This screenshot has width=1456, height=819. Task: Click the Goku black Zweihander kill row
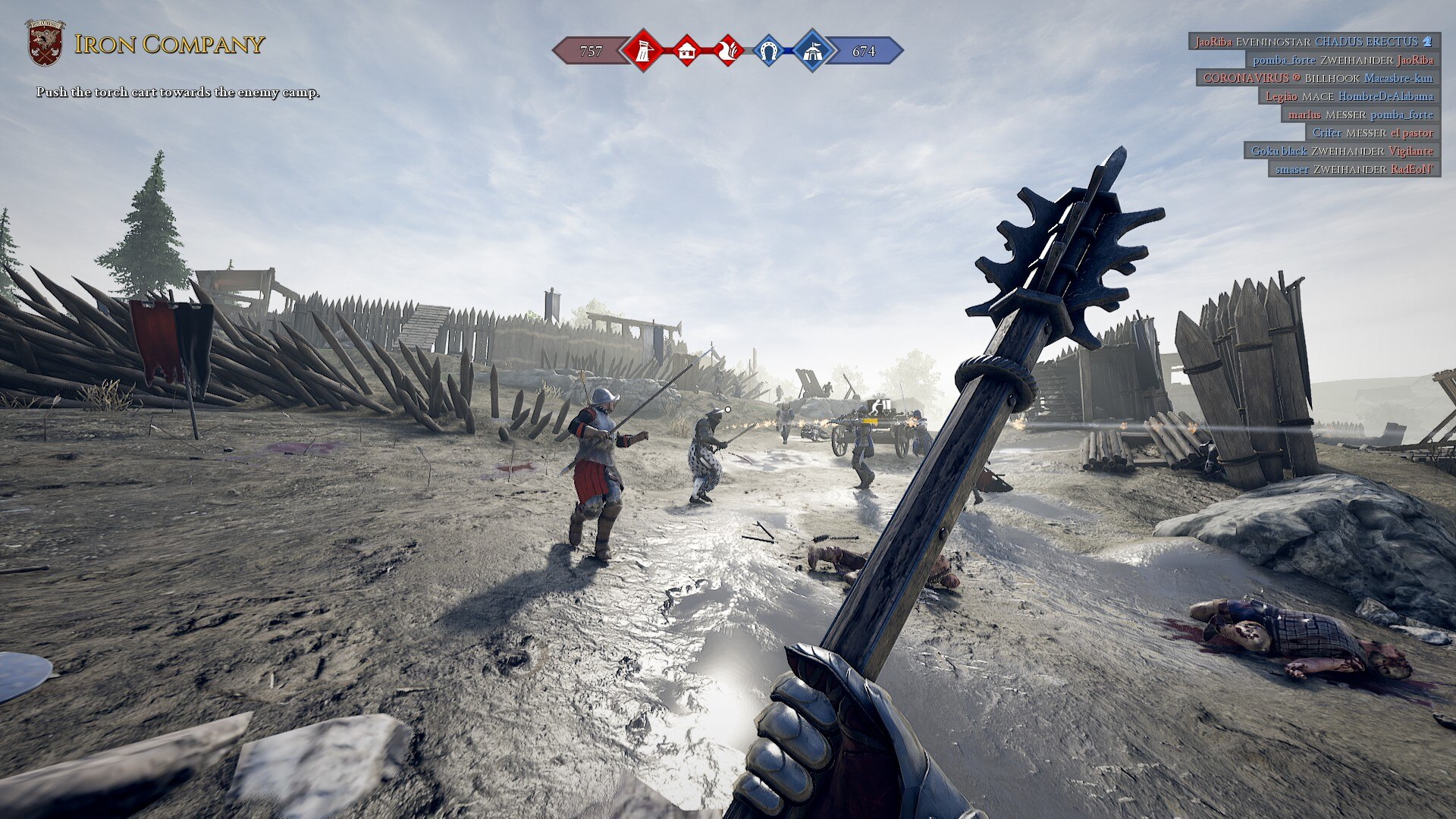click(1341, 151)
